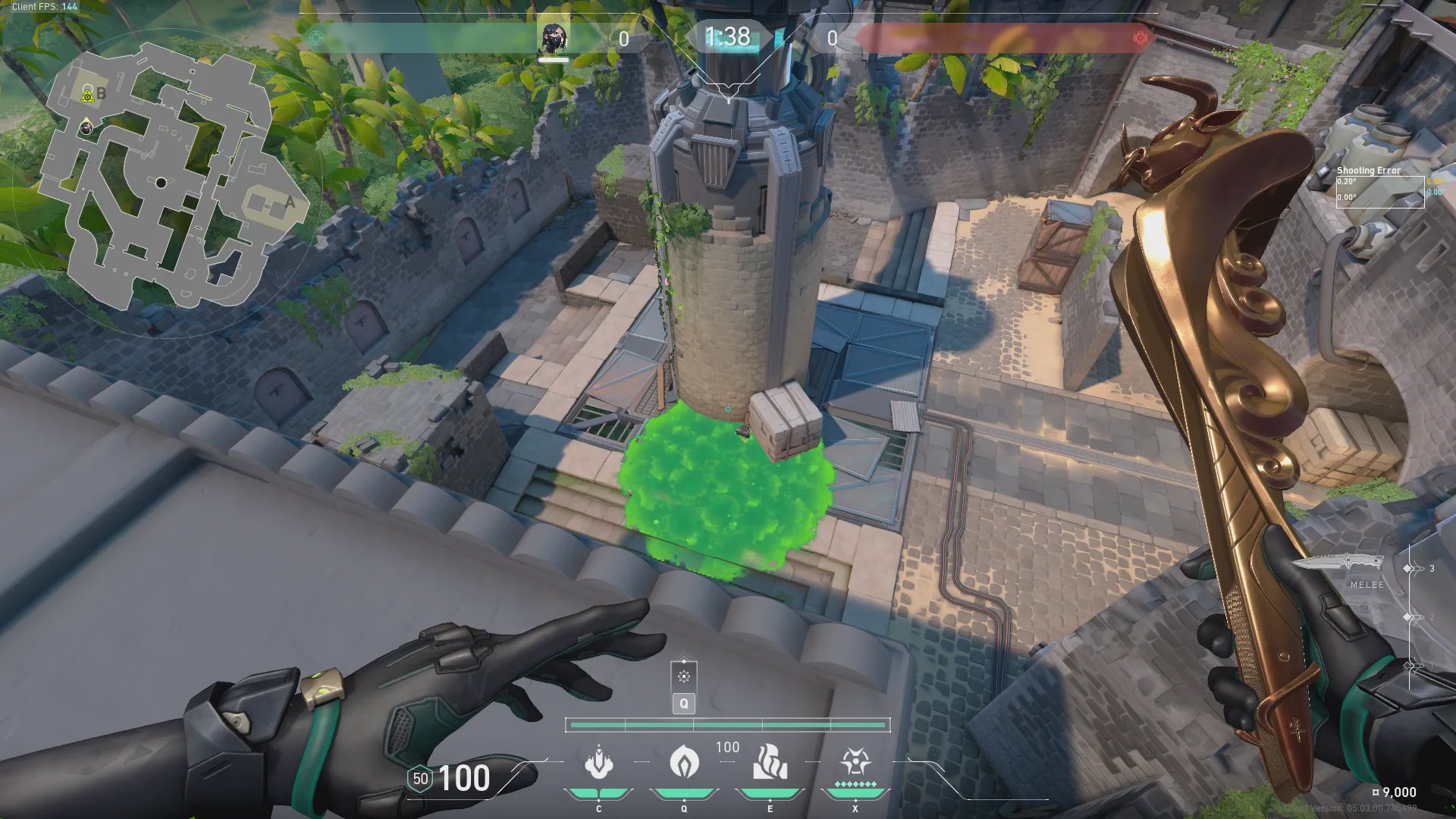Click the teal ally team emblem
This screenshot has width=1456, height=819.
point(316,38)
